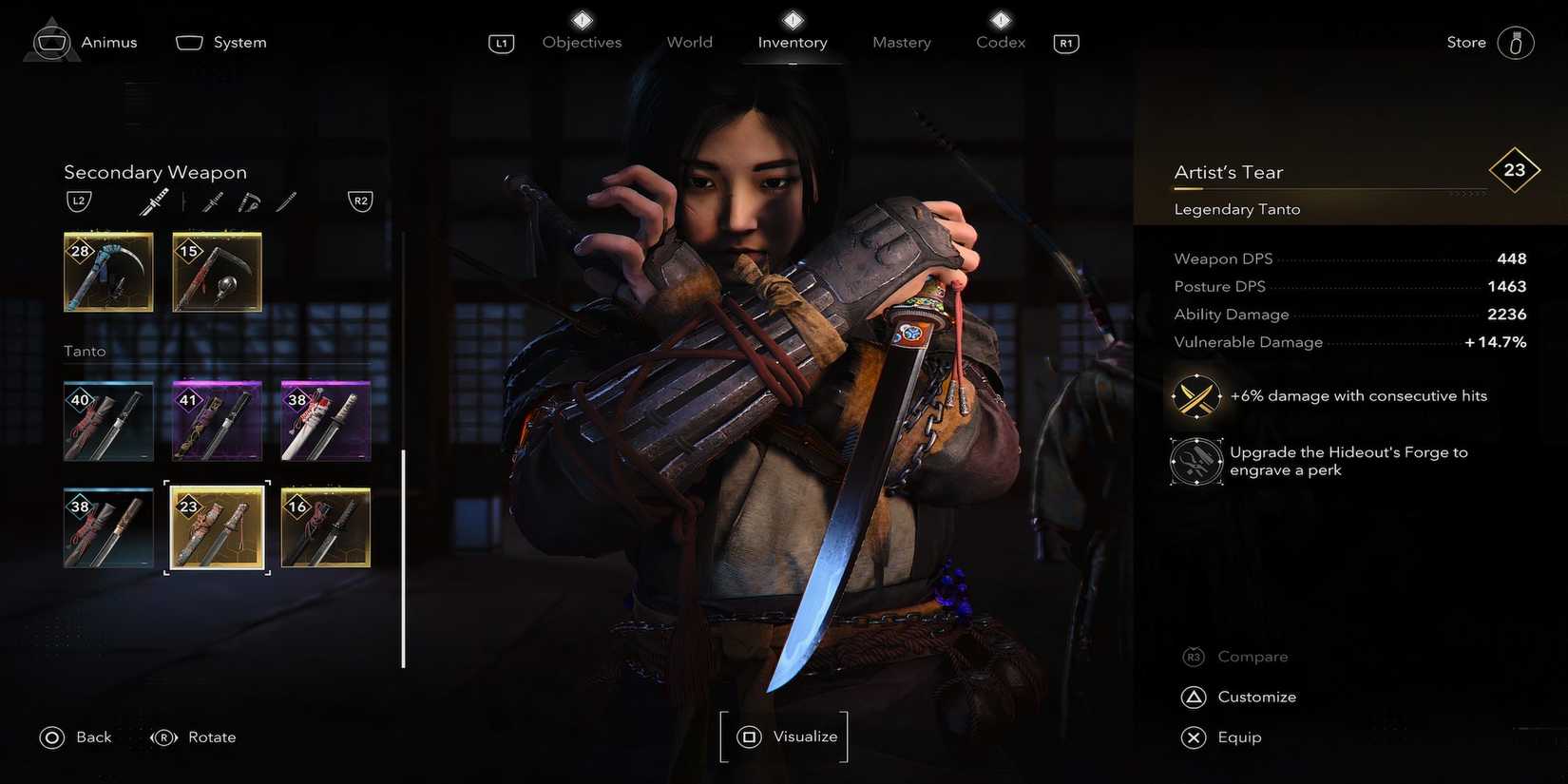Image resolution: width=1568 pixels, height=784 pixels.
Task: Select the tanto weapon category icon
Action: 154,201
